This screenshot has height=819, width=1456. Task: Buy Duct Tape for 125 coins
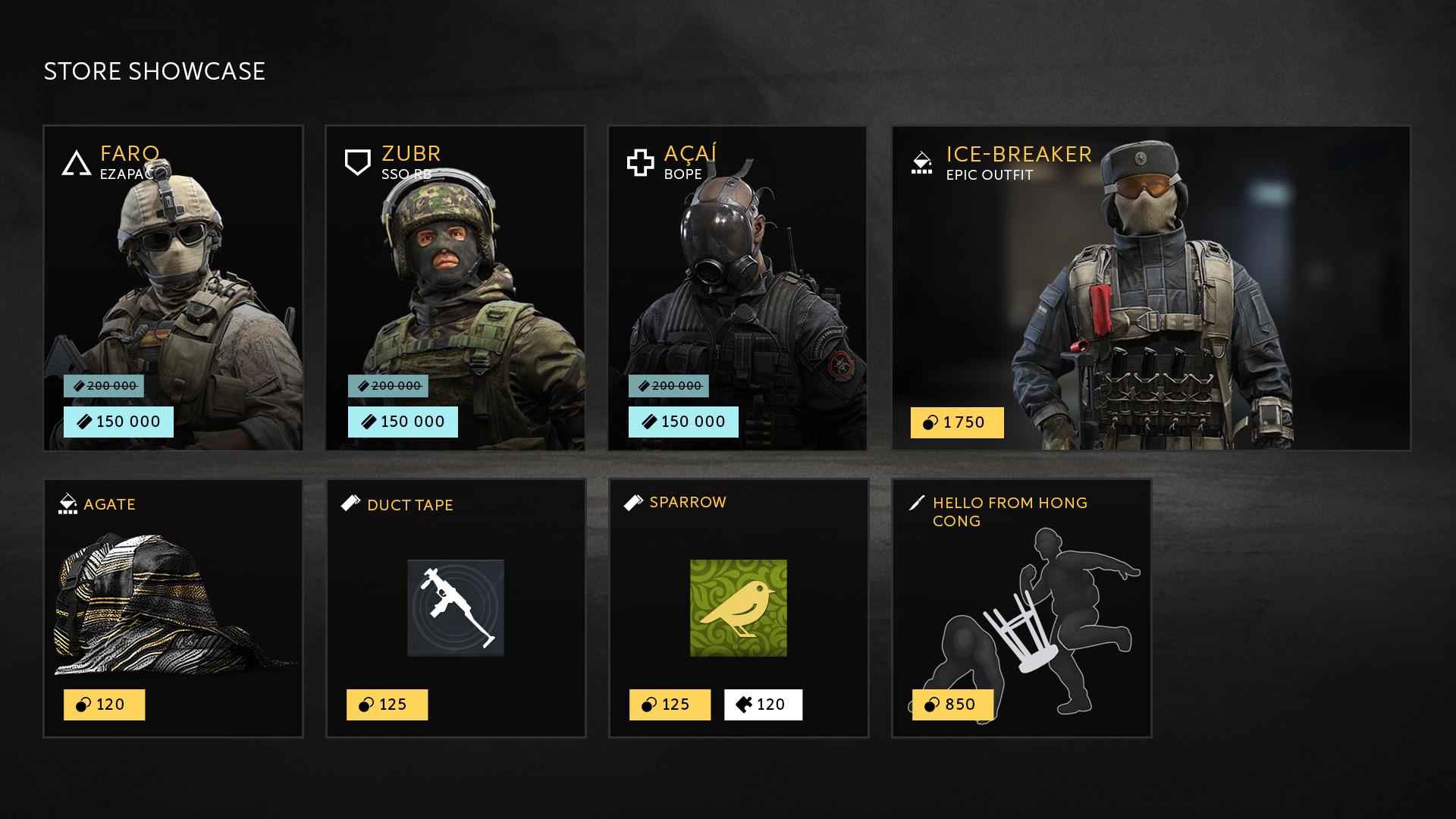point(387,704)
